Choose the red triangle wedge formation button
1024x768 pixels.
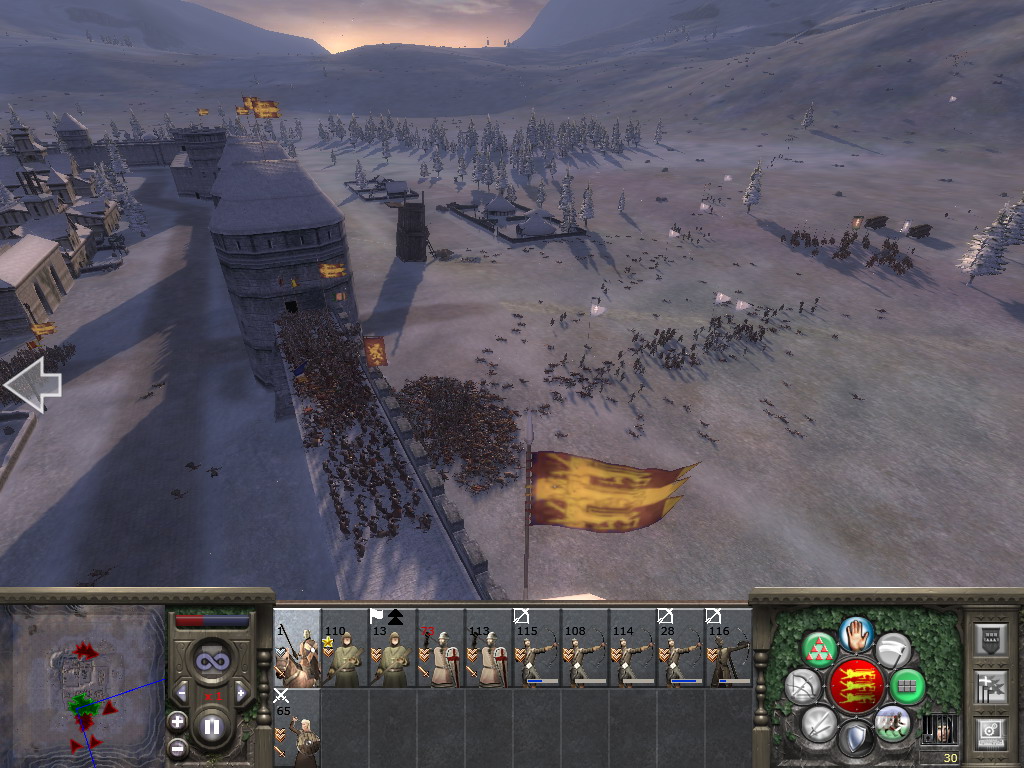pyautogui.click(x=819, y=648)
